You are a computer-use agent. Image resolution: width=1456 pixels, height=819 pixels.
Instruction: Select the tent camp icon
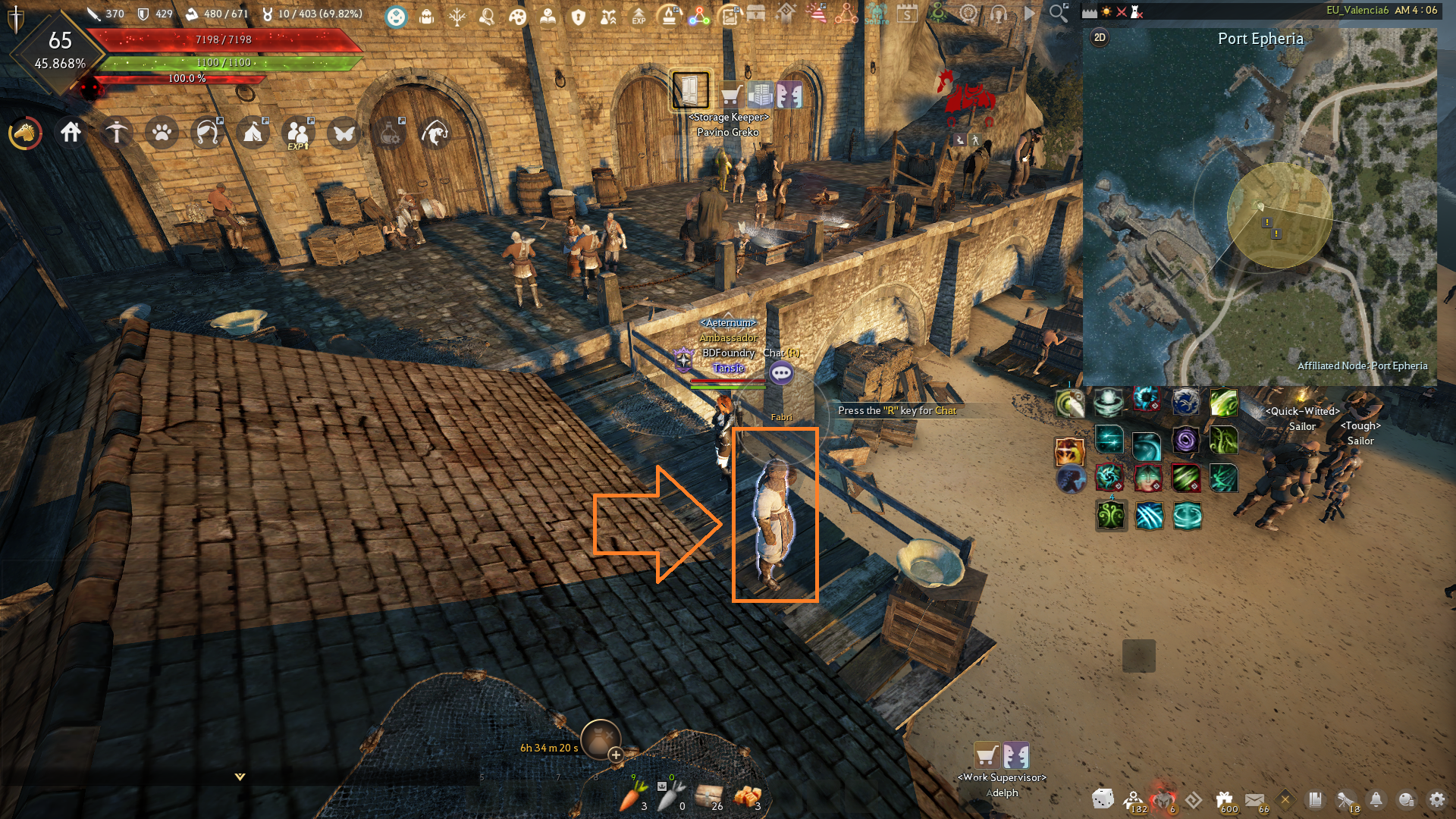pyautogui.click(x=253, y=133)
